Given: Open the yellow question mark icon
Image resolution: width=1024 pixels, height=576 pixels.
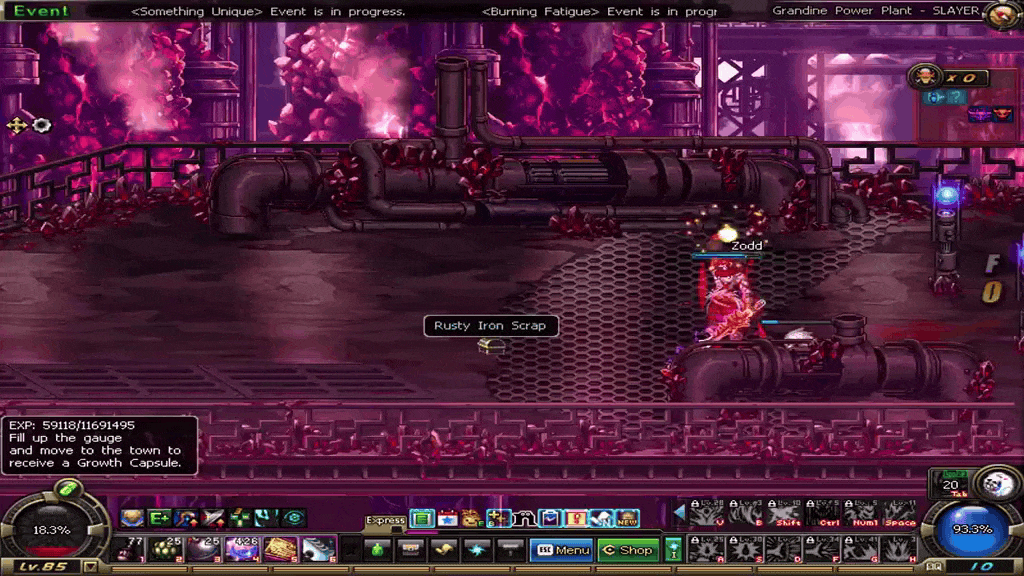Looking at the screenshot, I should 575,518.
